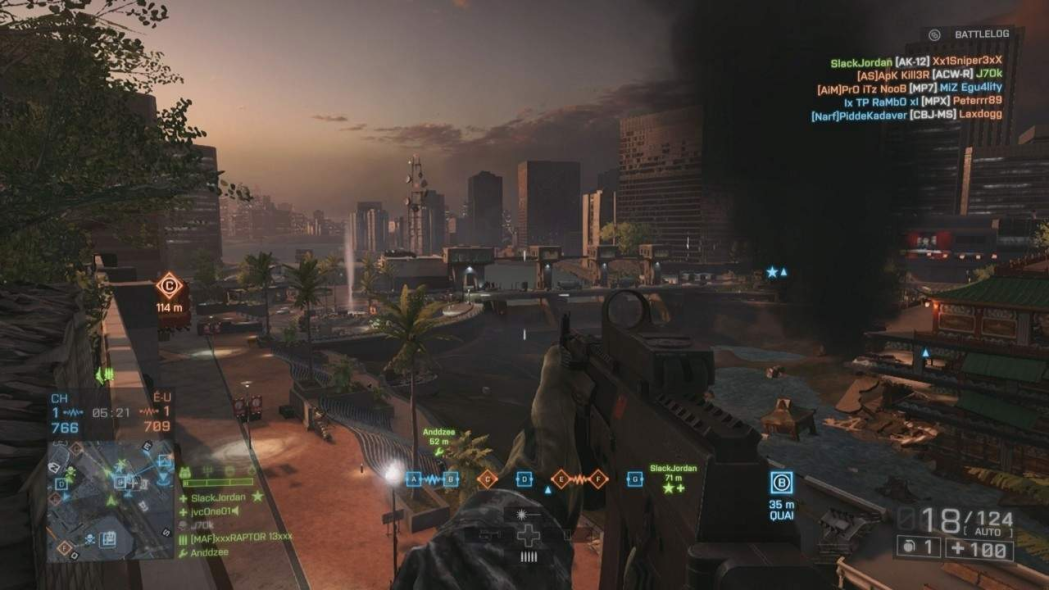The image size is (1050, 590).
Task: Select J70k in the squad list
Action: [202, 524]
